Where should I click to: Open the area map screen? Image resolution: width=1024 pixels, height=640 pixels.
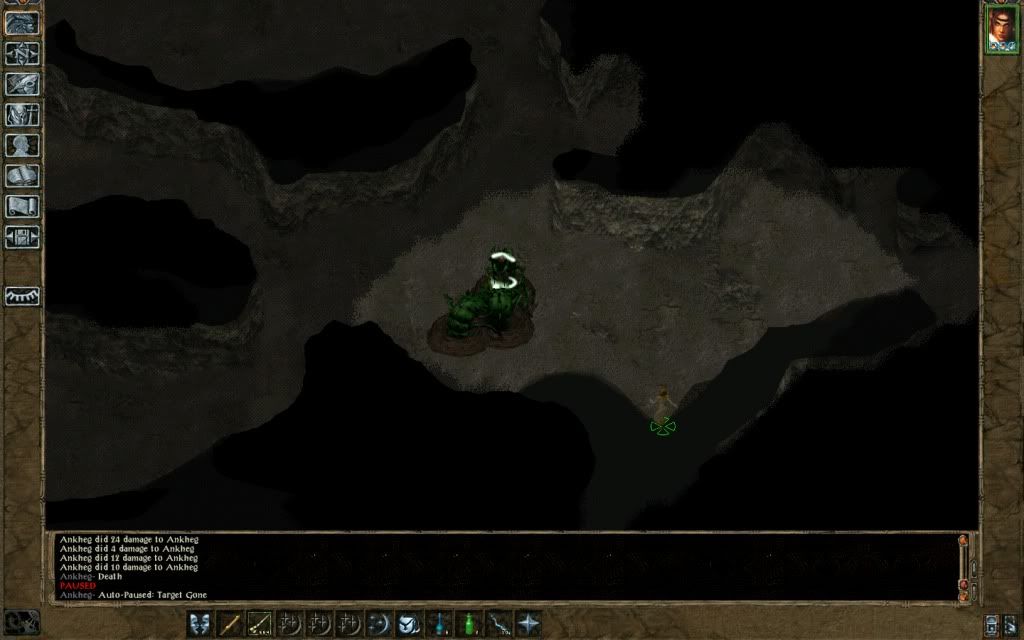[22, 54]
